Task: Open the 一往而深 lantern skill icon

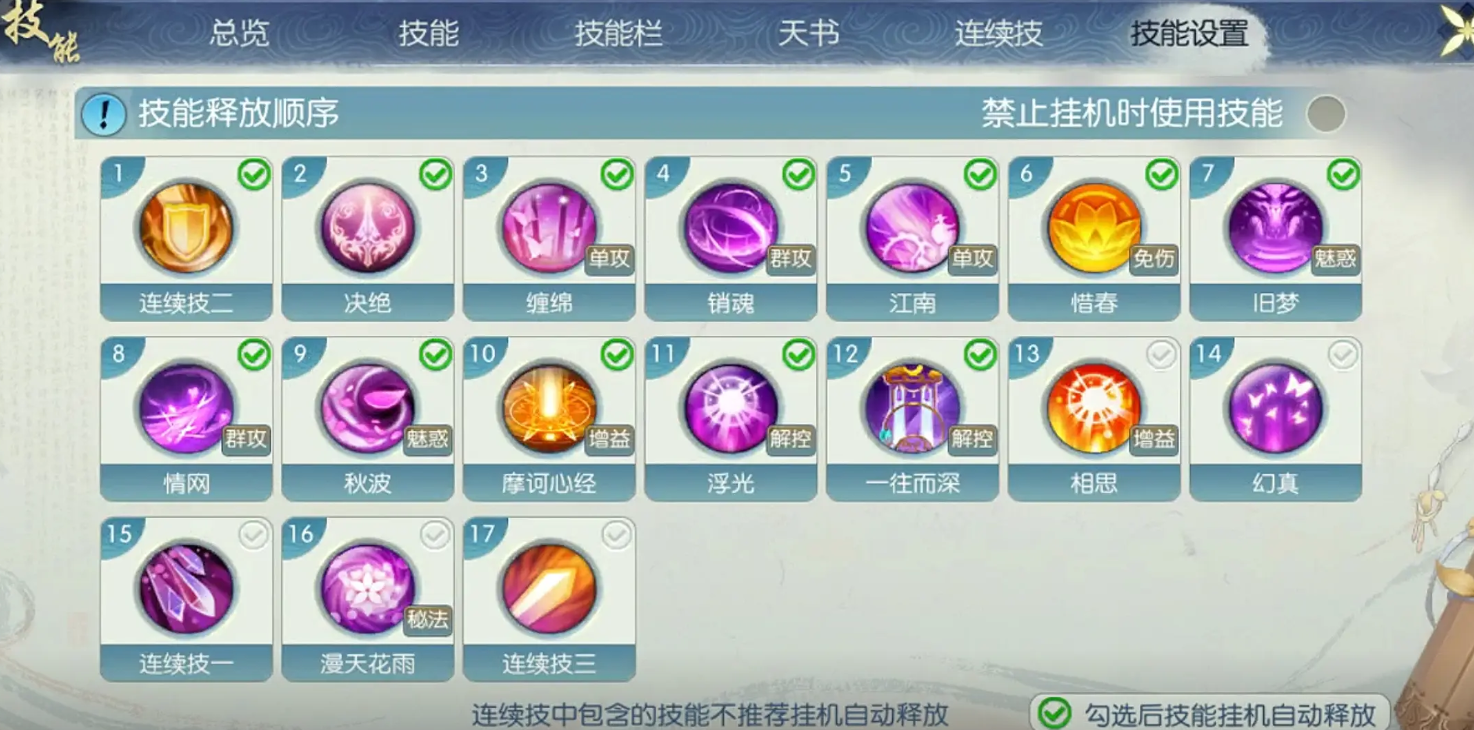Action: coord(913,408)
